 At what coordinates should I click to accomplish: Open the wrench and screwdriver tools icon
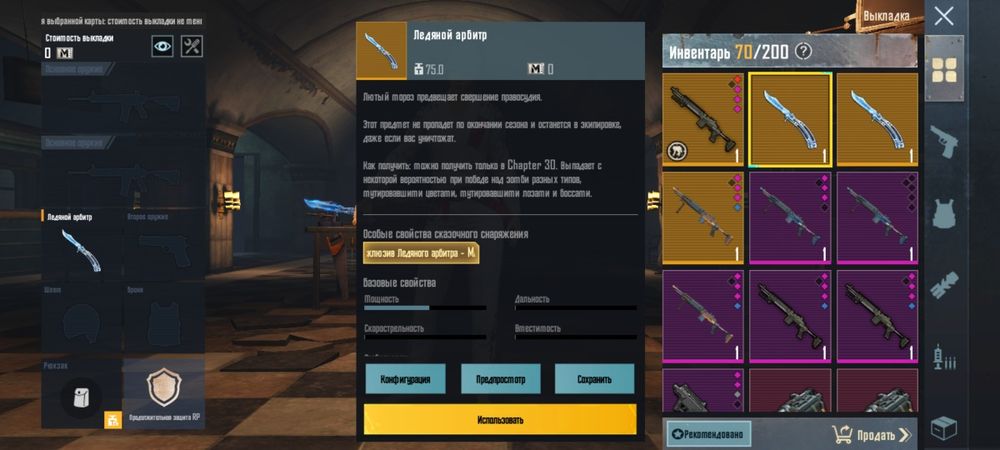tap(192, 46)
